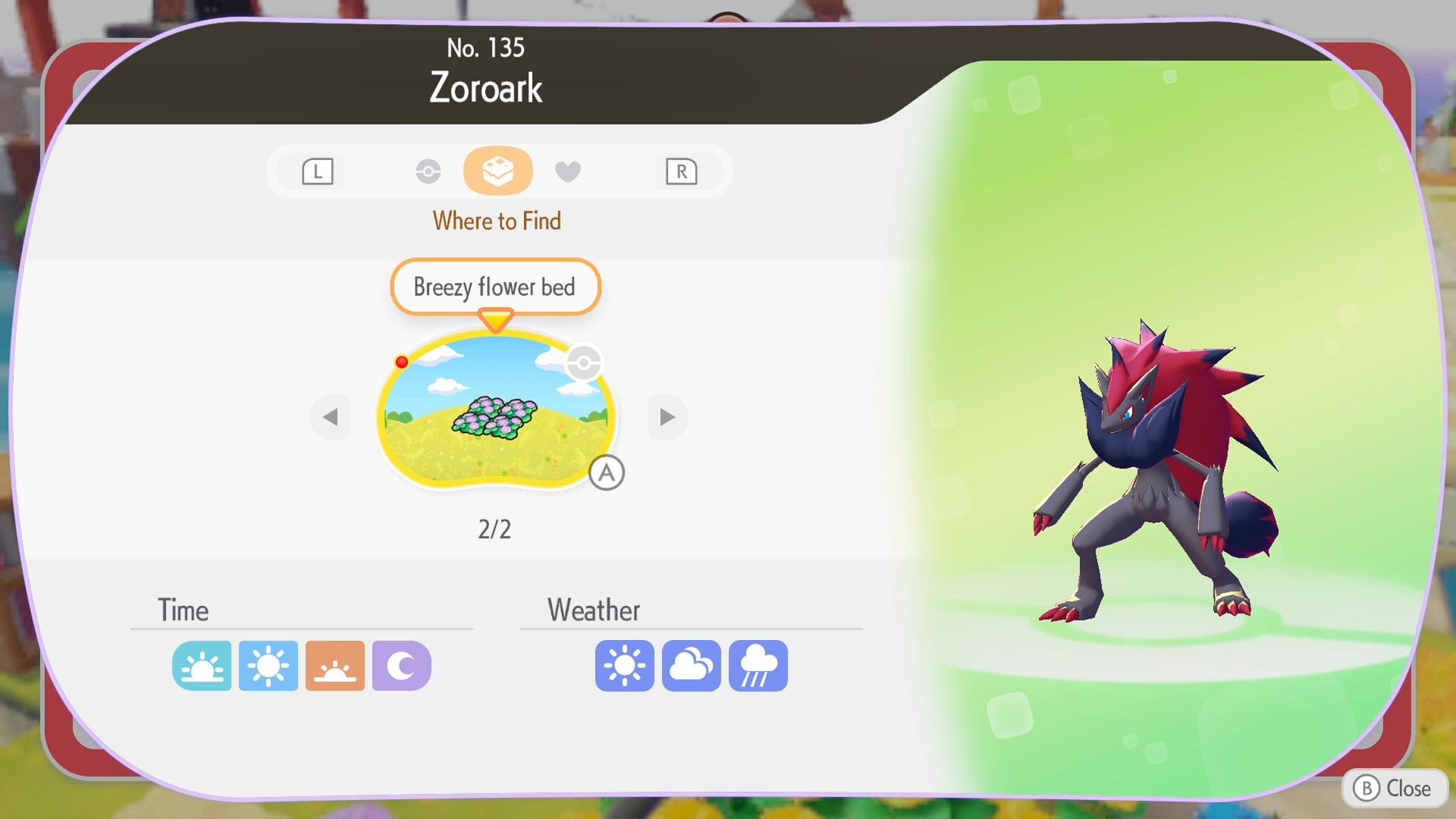
Task: Toggle the Poké Ball marker on the map
Action: point(582,362)
